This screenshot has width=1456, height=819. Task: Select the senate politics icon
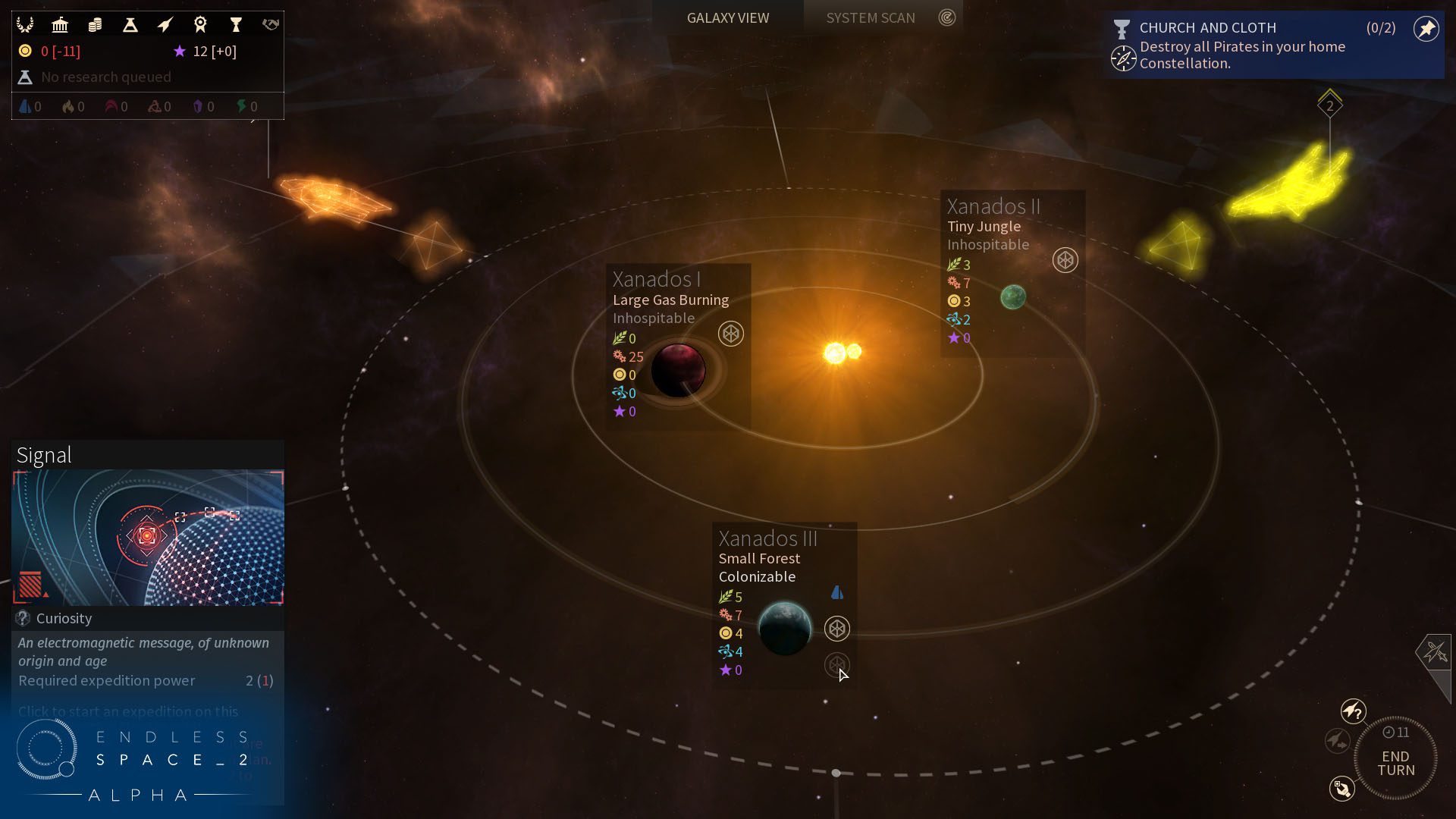tap(60, 24)
